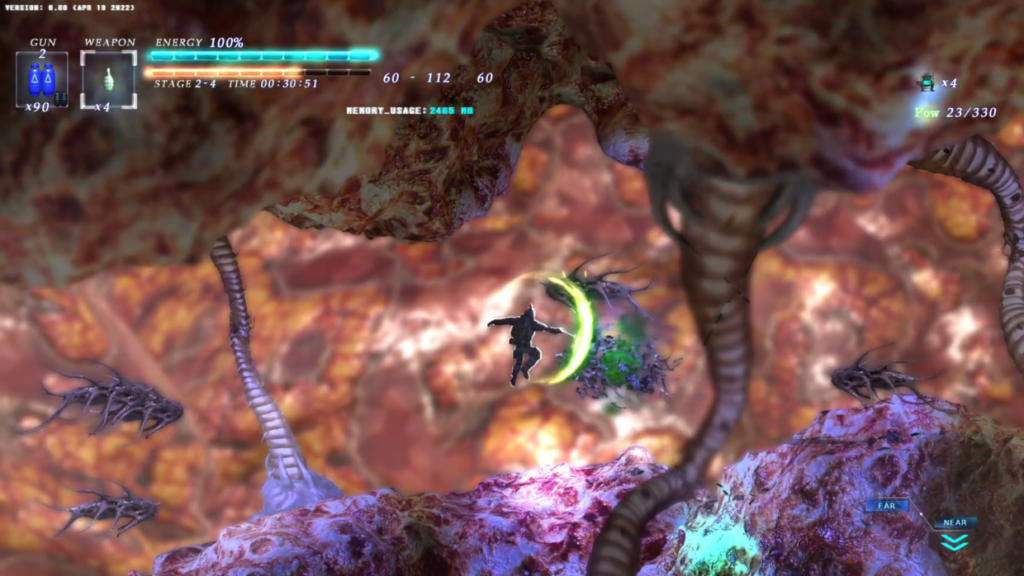Switch to the FAR plane label
Image resolution: width=1024 pixels, height=576 pixels.
(x=887, y=506)
